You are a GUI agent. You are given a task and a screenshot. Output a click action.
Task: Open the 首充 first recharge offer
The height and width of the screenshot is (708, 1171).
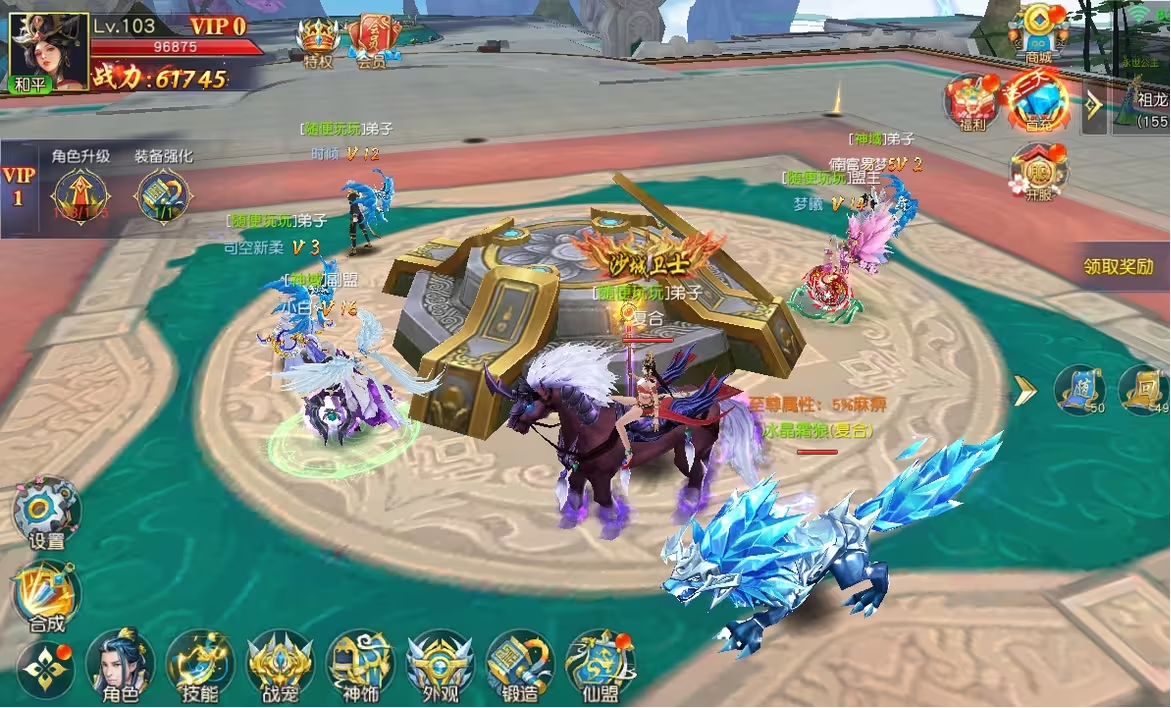tap(1036, 101)
